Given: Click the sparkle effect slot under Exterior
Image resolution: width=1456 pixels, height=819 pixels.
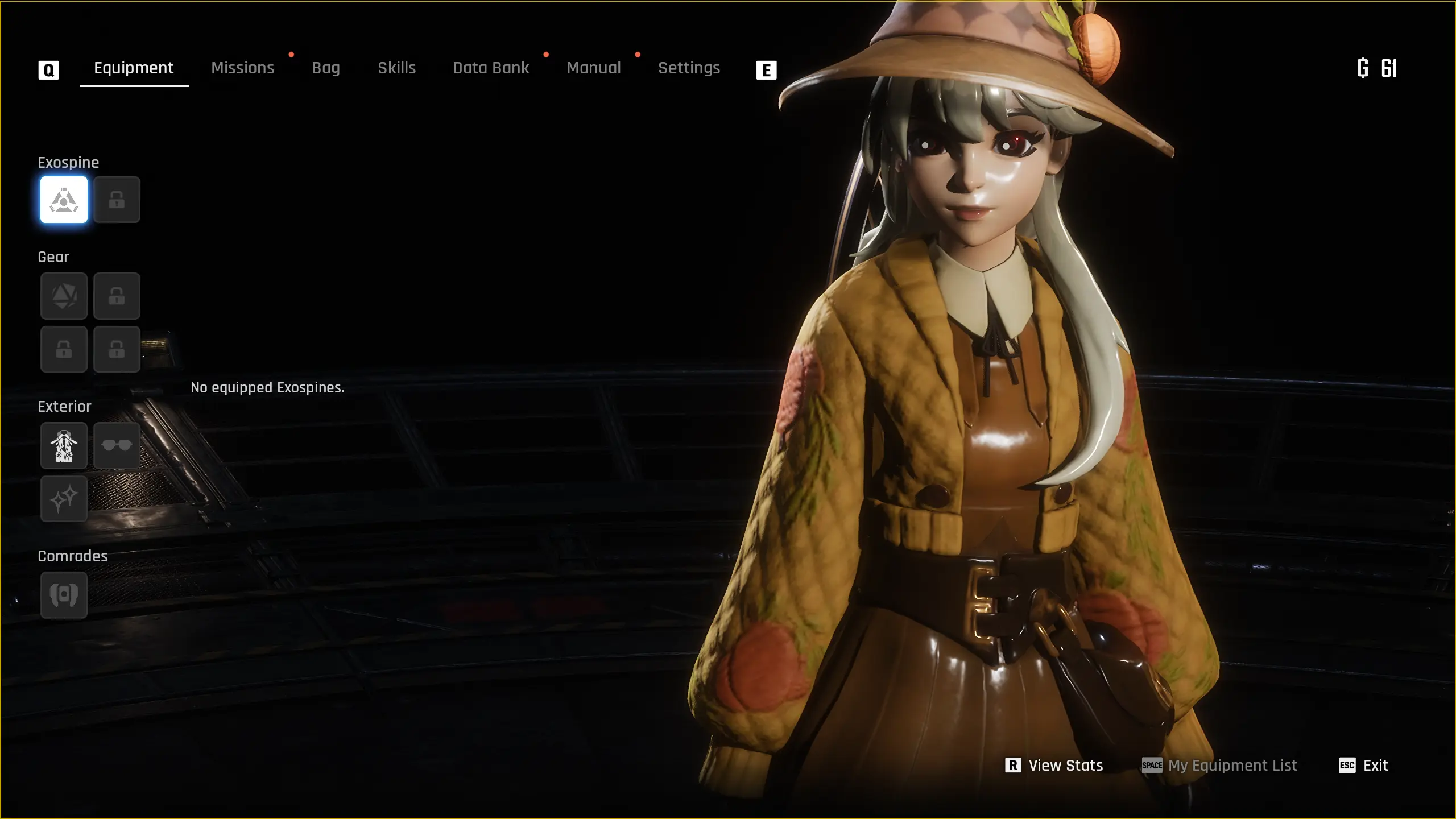Looking at the screenshot, I should tap(63, 499).
